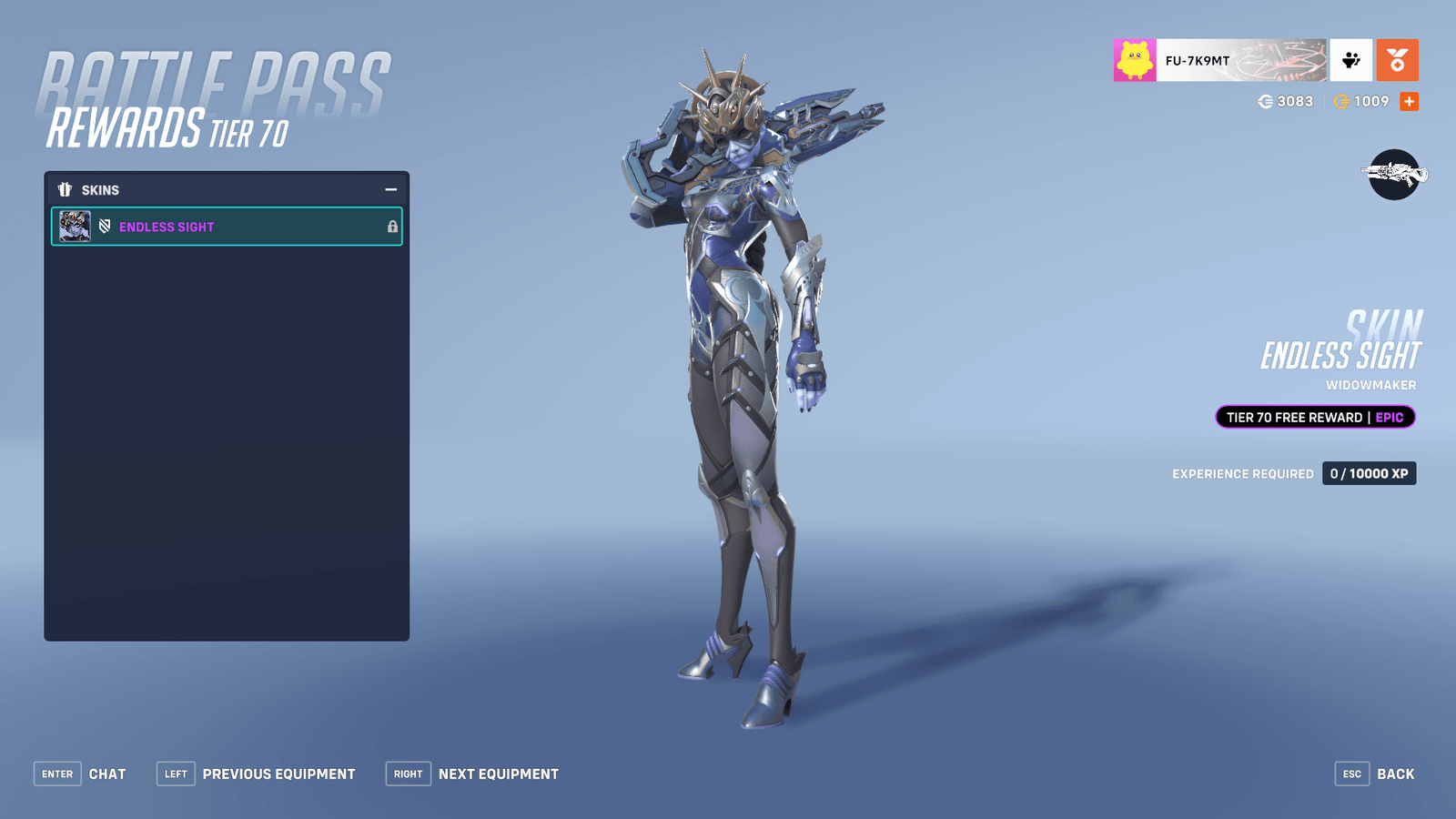
Task: Click the trophy icon on the Skins header
Action: (x=65, y=189)
